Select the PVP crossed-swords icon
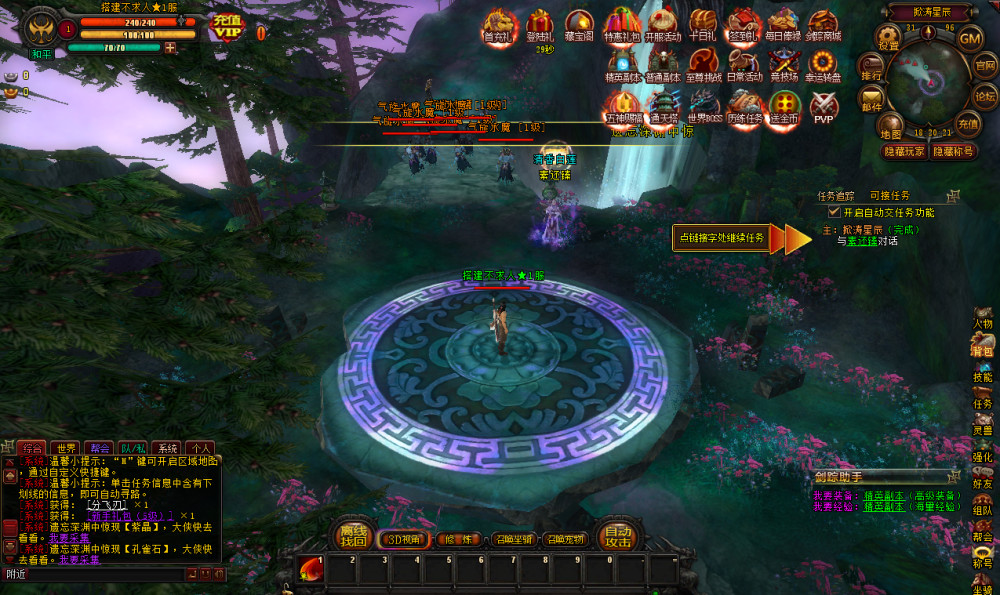Image resolution: width=1000 pixels, height=595 pixels. (823, 106)
